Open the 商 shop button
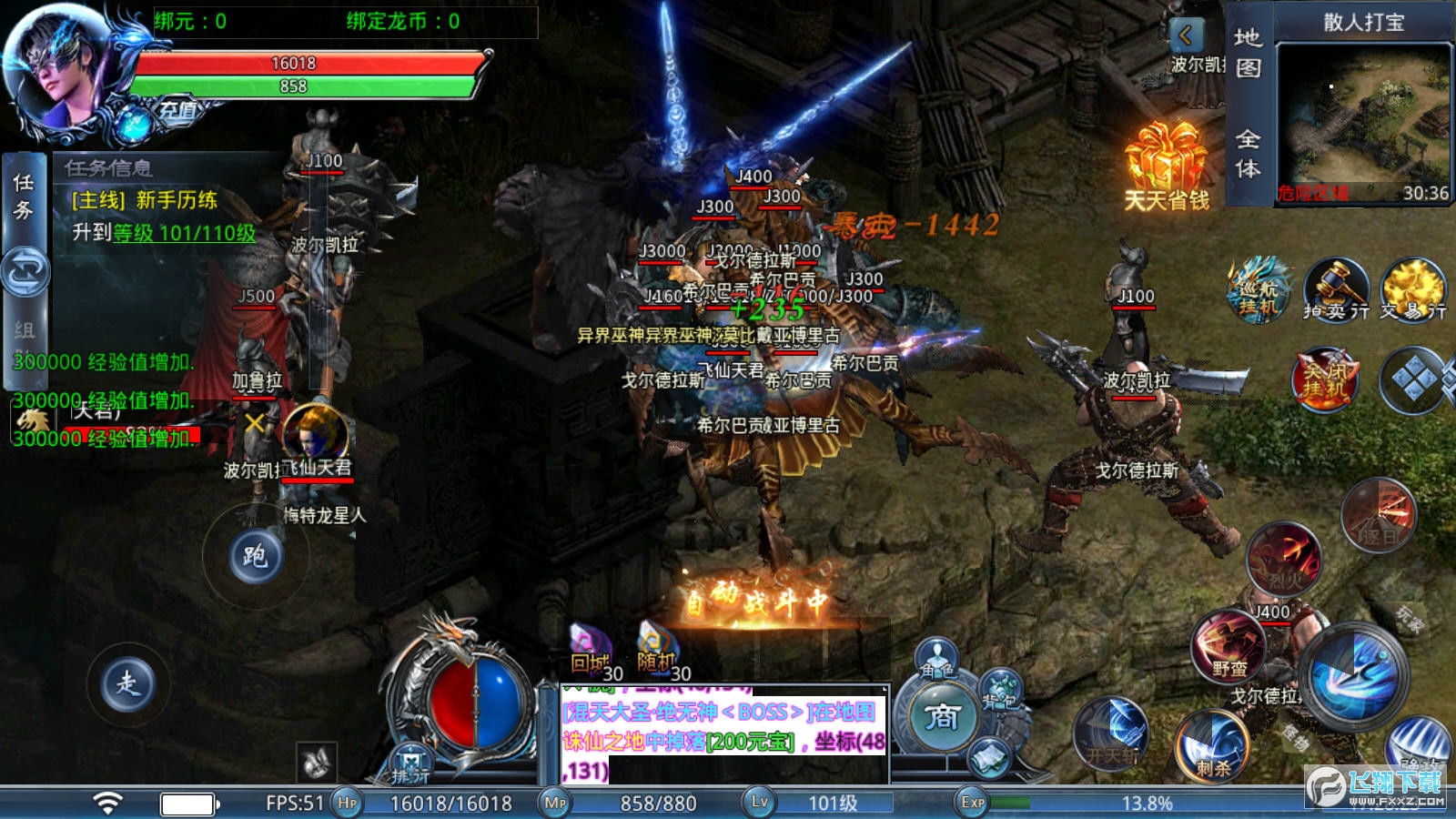 (943, 717)
